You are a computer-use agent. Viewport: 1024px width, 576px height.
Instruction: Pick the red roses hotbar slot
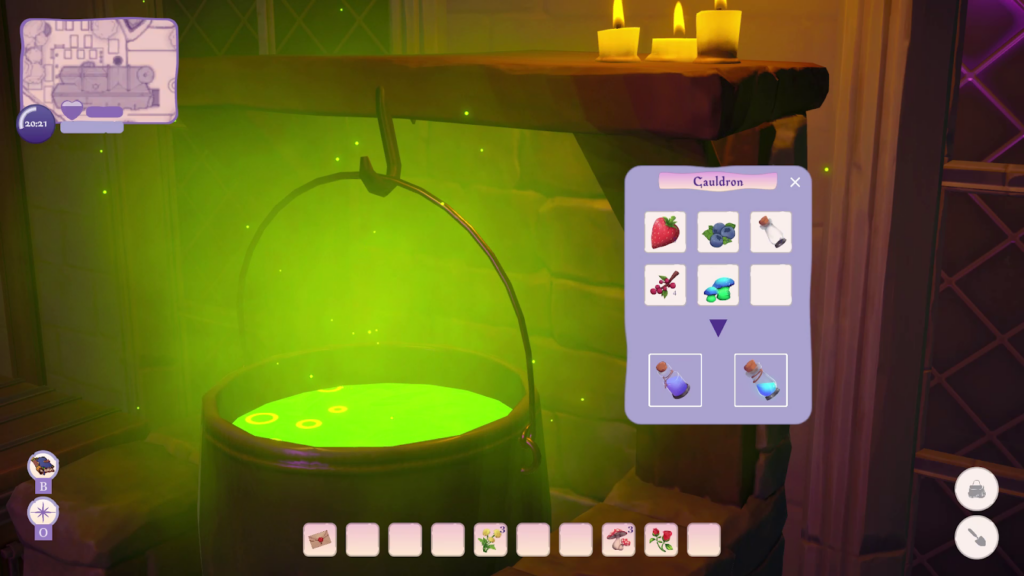[661, 540]
